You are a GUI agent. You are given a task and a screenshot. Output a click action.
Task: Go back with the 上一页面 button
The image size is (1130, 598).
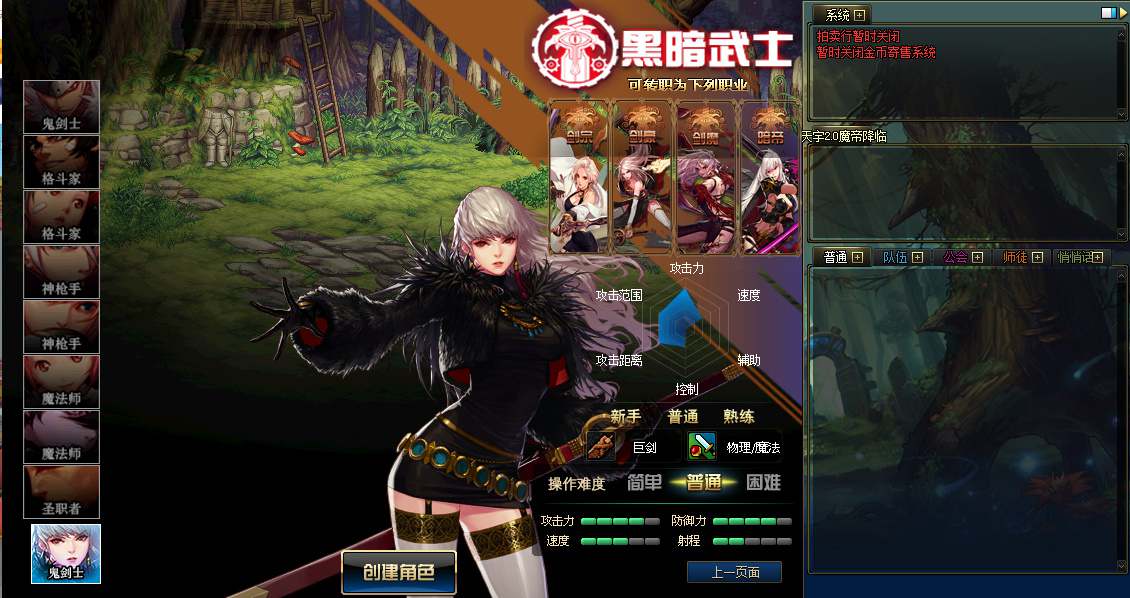point(734,572)
